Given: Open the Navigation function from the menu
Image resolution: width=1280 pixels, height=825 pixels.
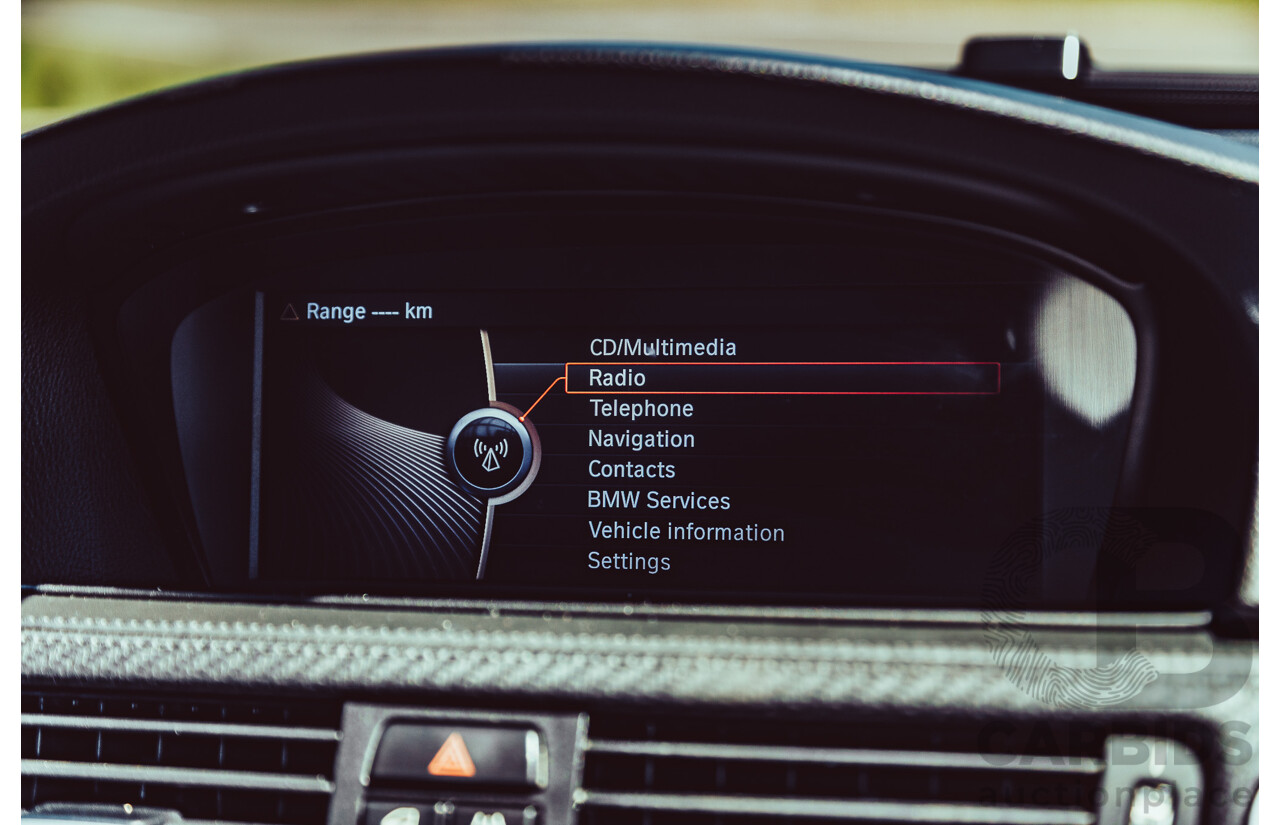Looking at the screenshot, I should [641, 438].
